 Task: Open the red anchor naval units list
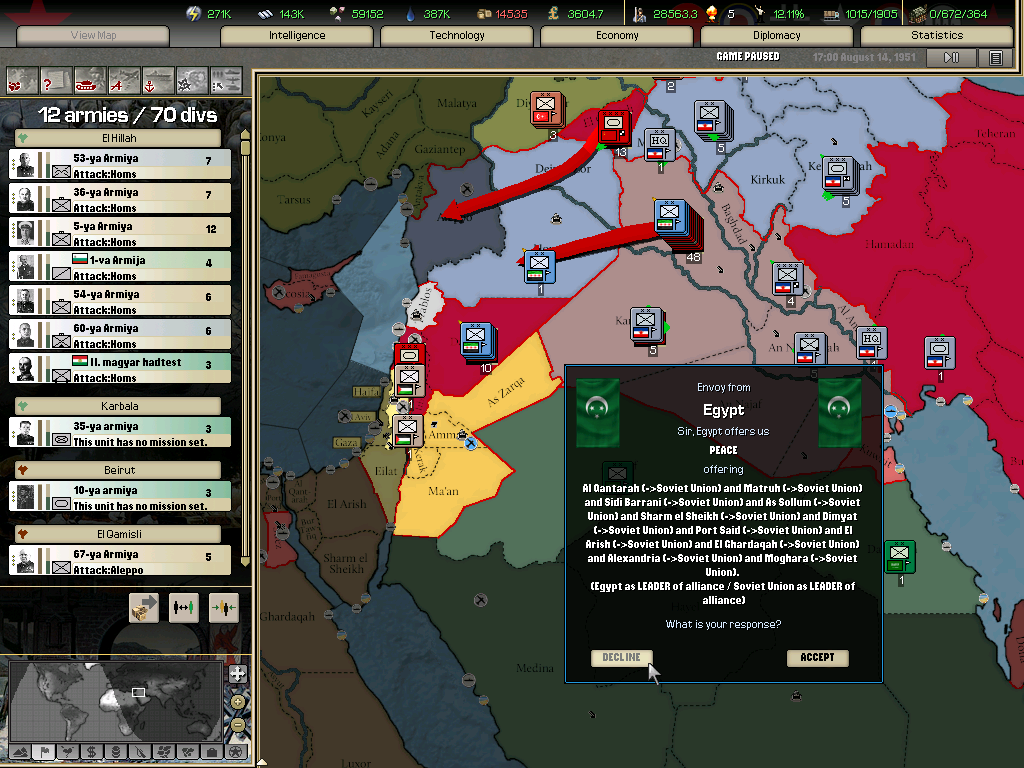point(158,79)
